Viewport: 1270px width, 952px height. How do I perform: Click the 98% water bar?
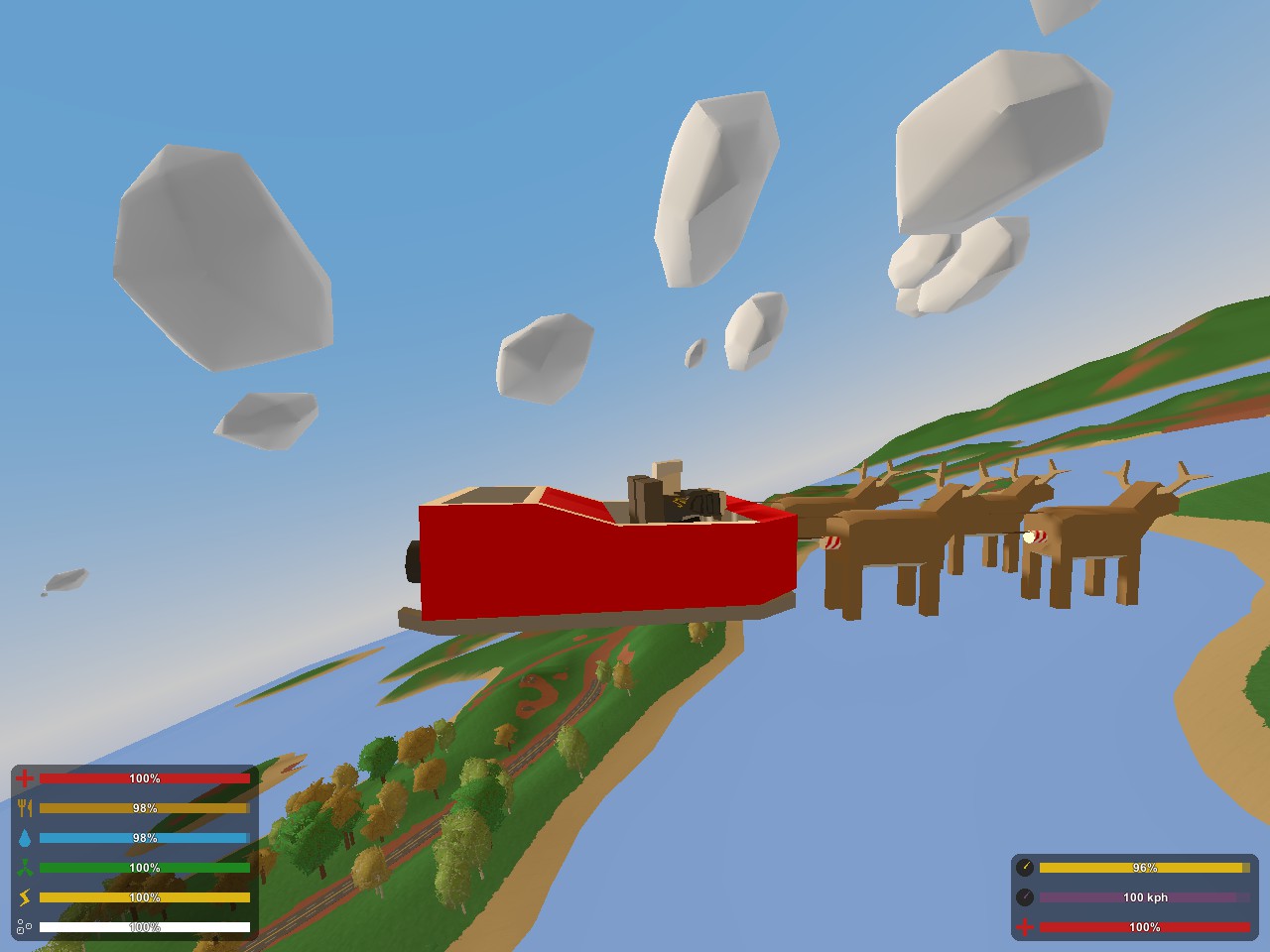tap(144, 838)
